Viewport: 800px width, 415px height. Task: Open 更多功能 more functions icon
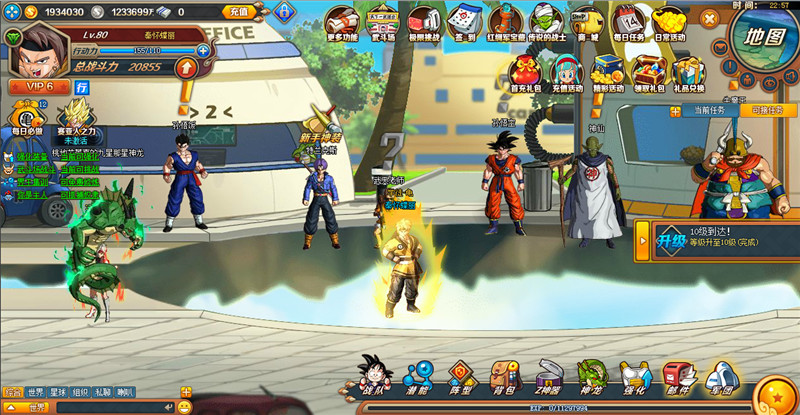(x=342, y=22)
